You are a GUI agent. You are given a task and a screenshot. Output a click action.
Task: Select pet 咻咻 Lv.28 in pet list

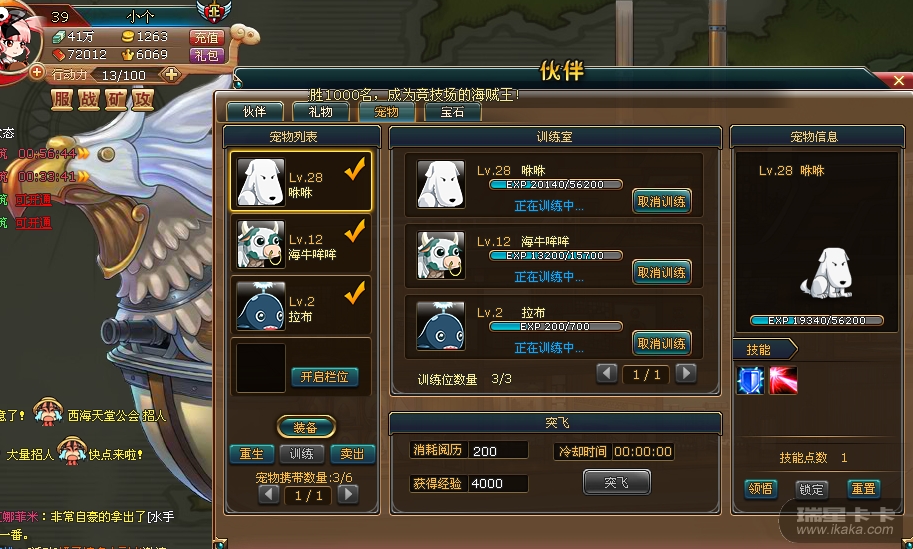click(301, 181)
